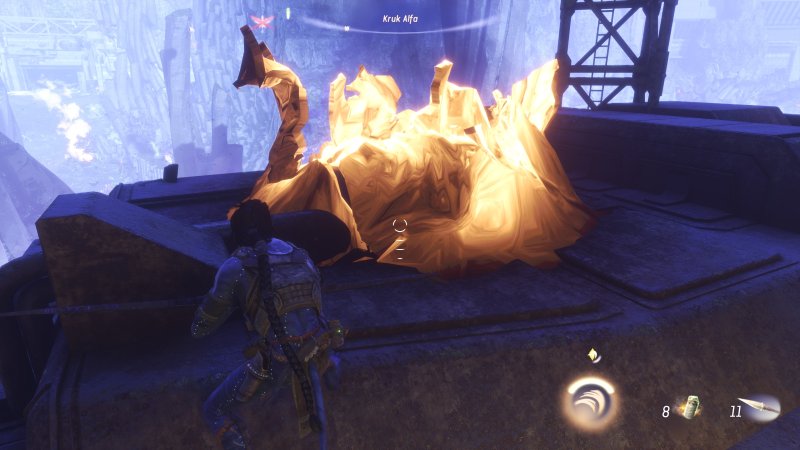This screenshot has height=450, width=800.
Task: Click the small yellow leaf icon
Action: 593,355
